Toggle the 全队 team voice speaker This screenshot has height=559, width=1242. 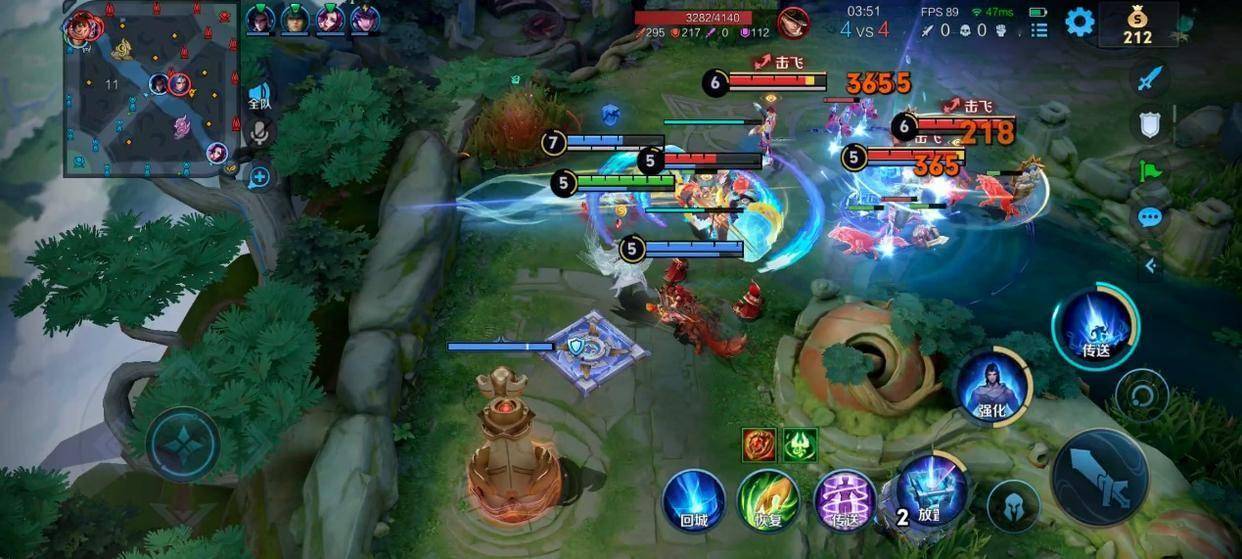259,97
